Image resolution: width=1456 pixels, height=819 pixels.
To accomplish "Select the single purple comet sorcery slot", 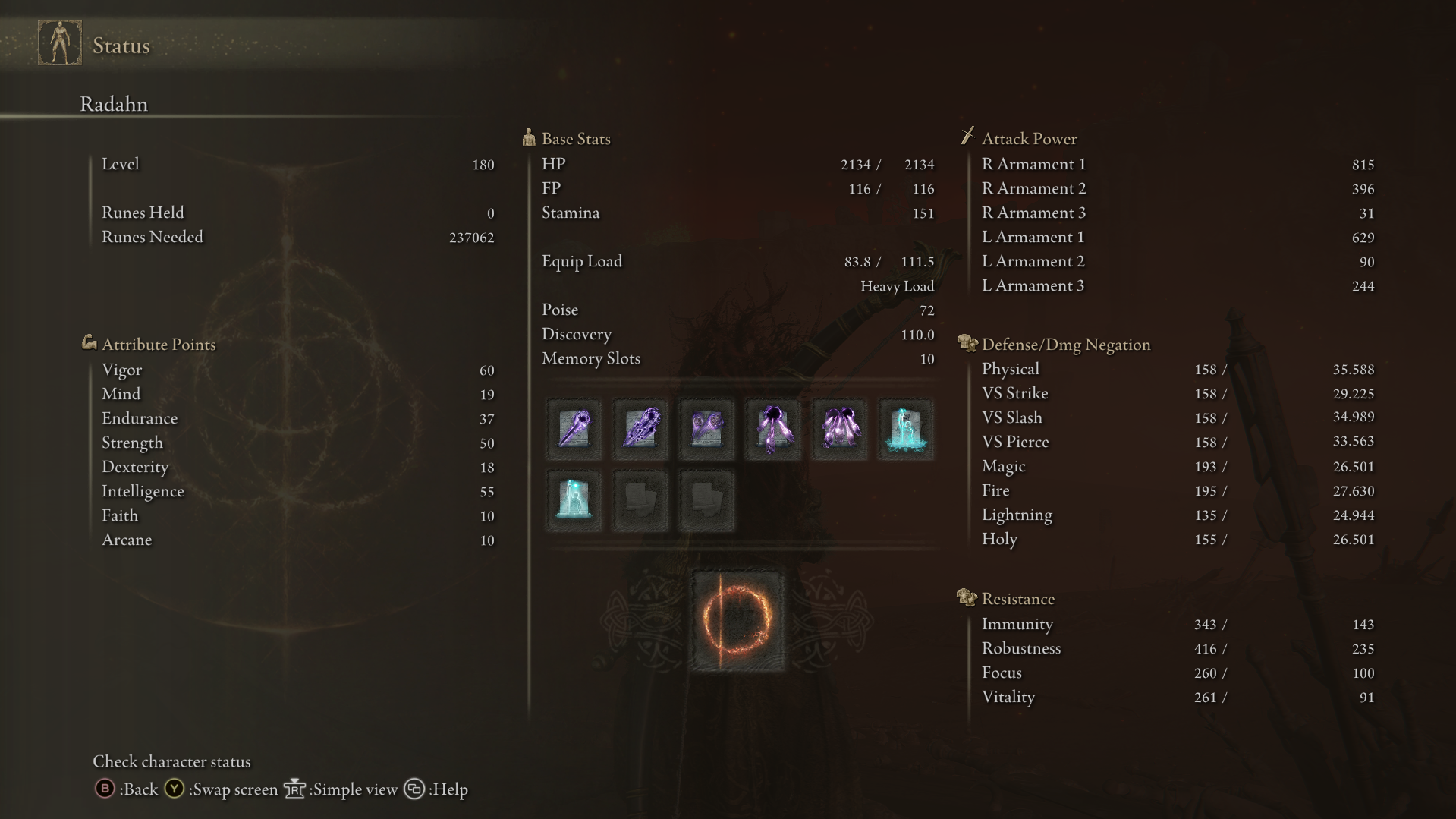I will [574, 430].
